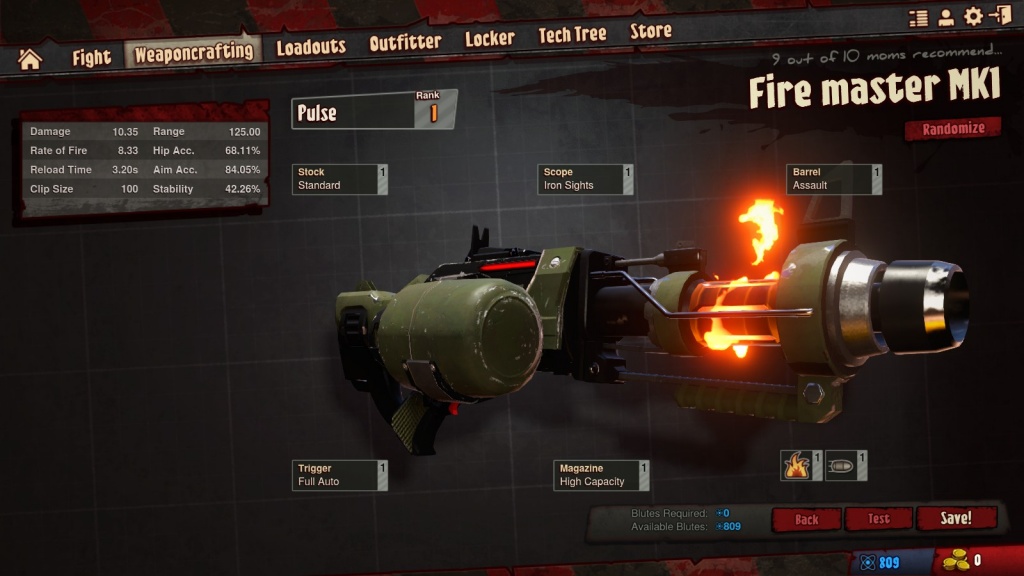Open the Loadouts tab
The width and height of the screenshot is (1024, 576).
[311, 47]
